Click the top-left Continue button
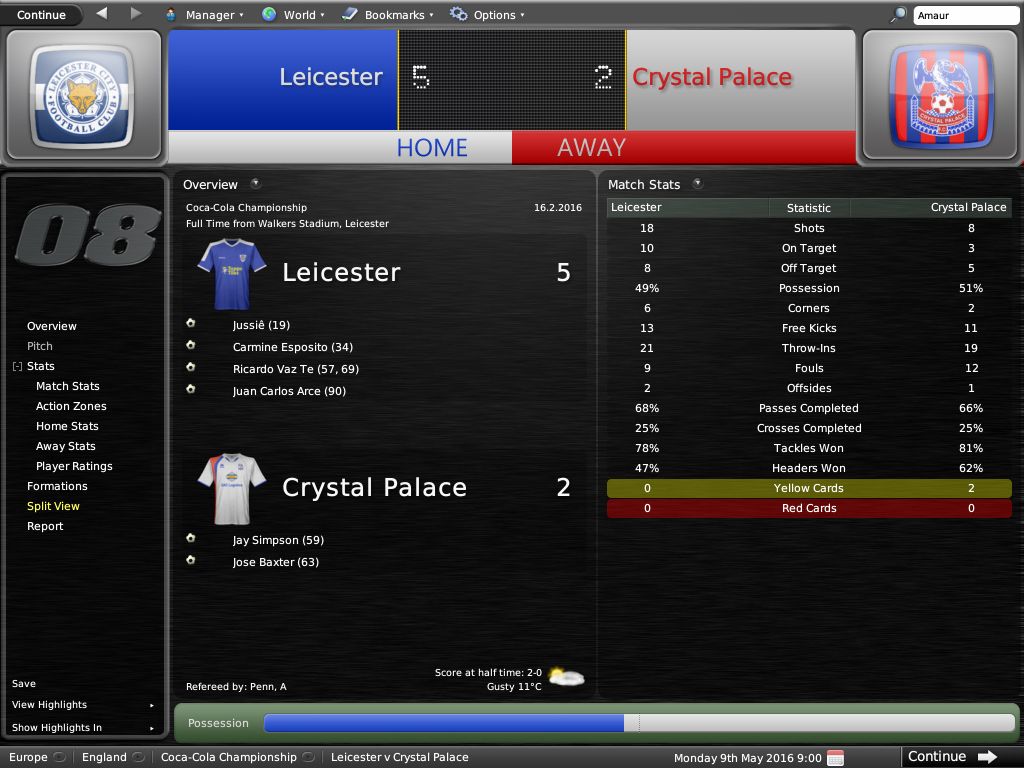Image resolution: width=1024 pixels, height=768 pixels. pos(41,15)
